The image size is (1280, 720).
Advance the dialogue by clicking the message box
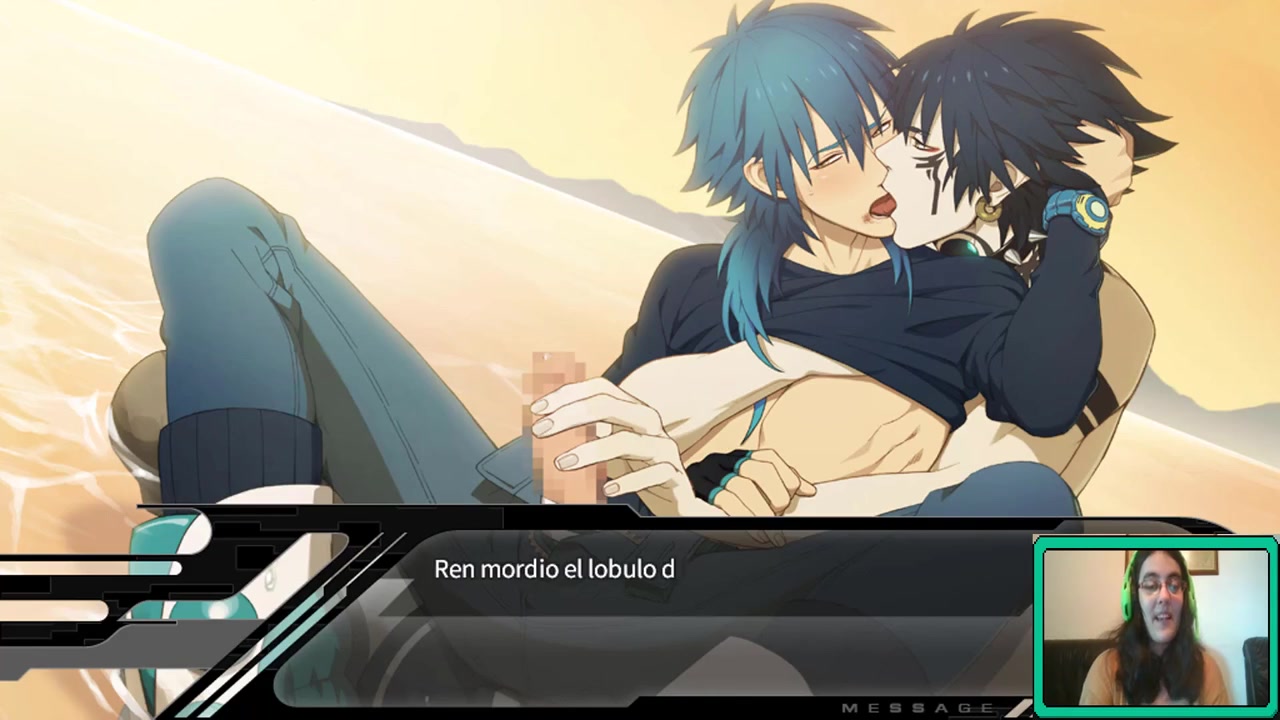(700, 610)
